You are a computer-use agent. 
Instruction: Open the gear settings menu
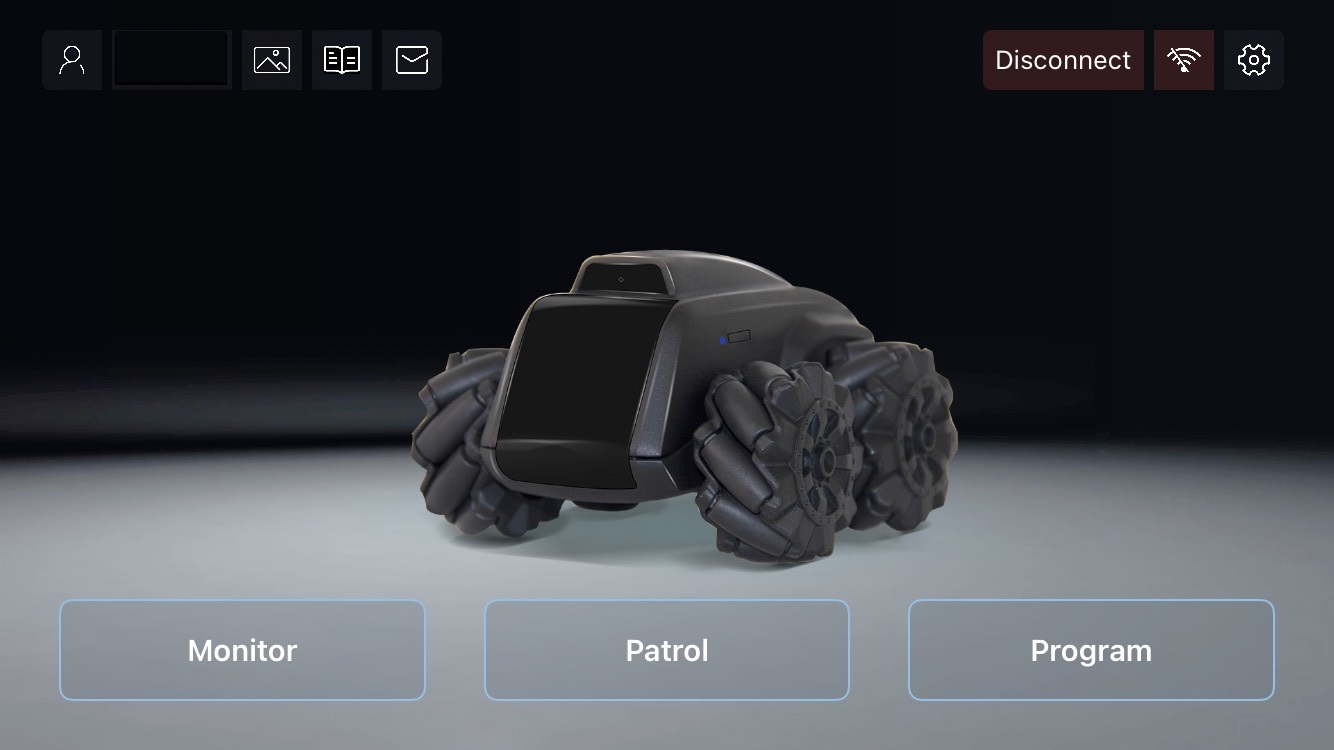pos(1254,60)
